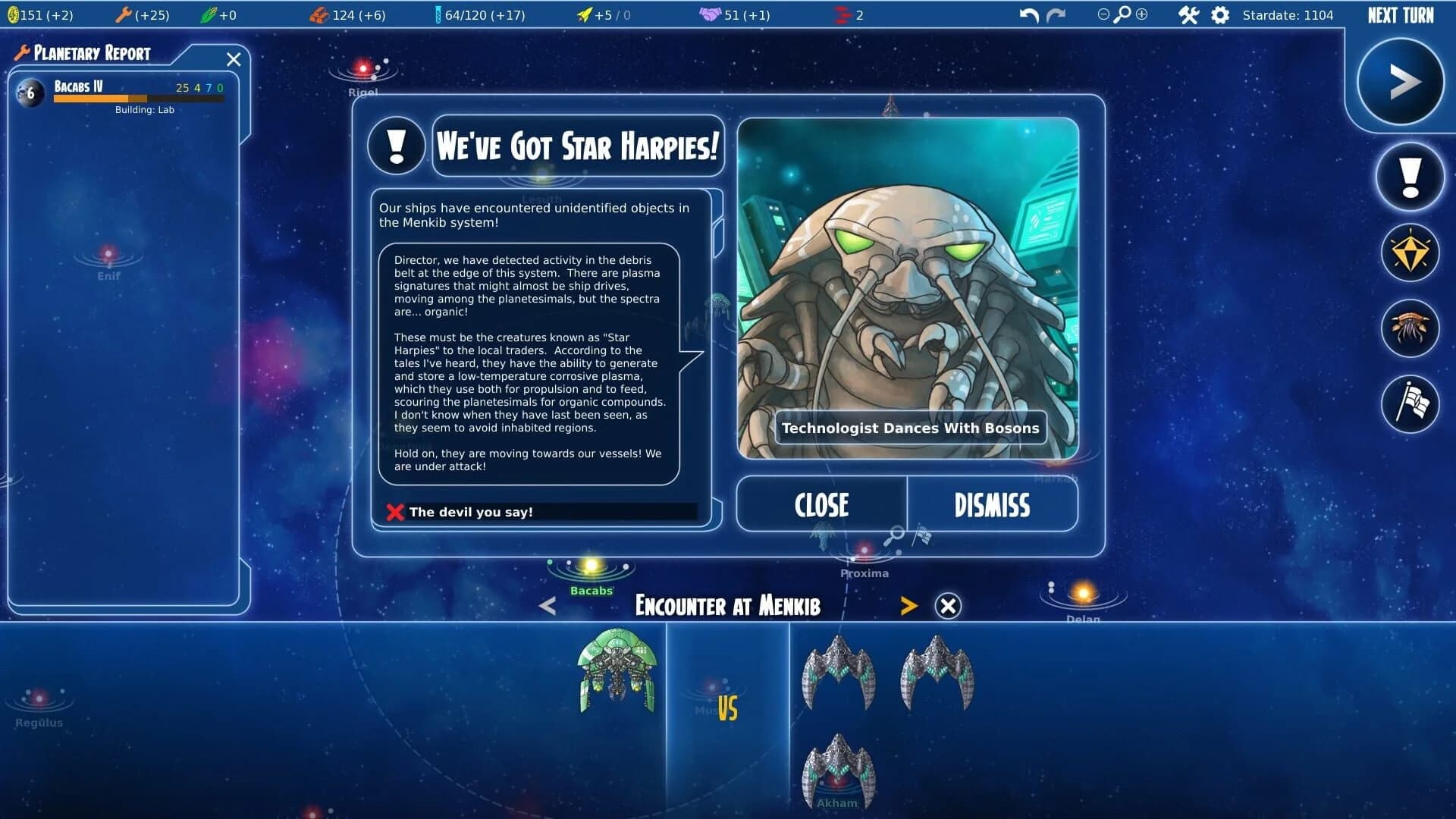Select the golden artifact icon in the sidebar
The height and width of the screenshot is (819, 1456).
coord(1409,253)
